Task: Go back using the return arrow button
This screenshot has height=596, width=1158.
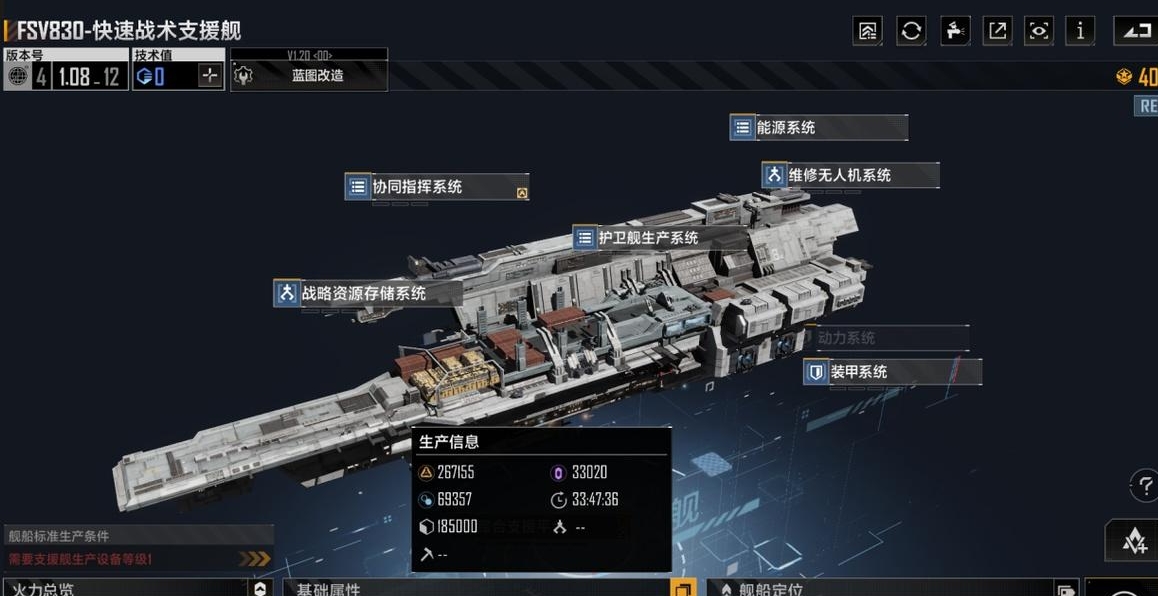Action: coord(1135,31)
